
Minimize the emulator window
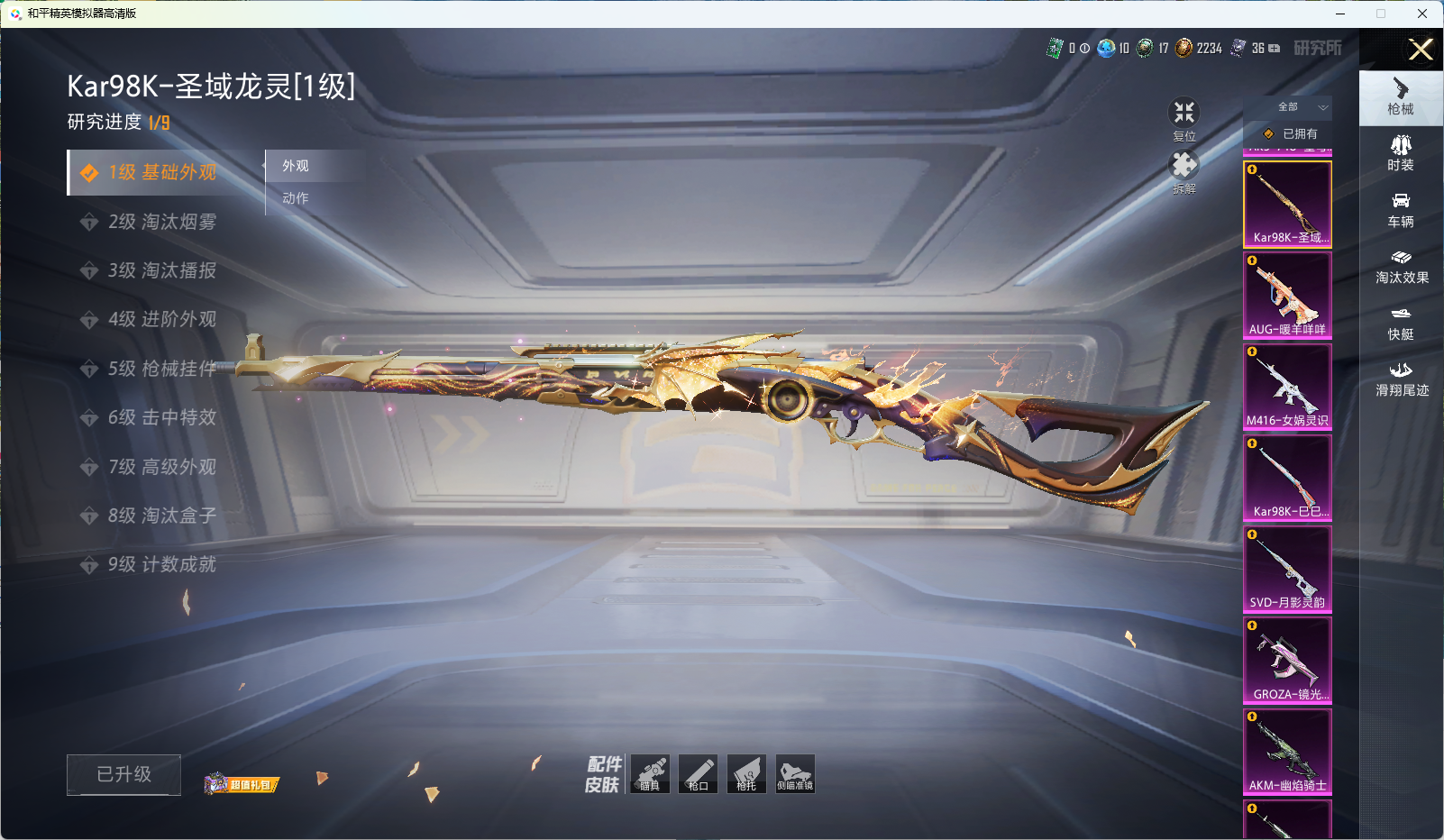click(1340, 14)
